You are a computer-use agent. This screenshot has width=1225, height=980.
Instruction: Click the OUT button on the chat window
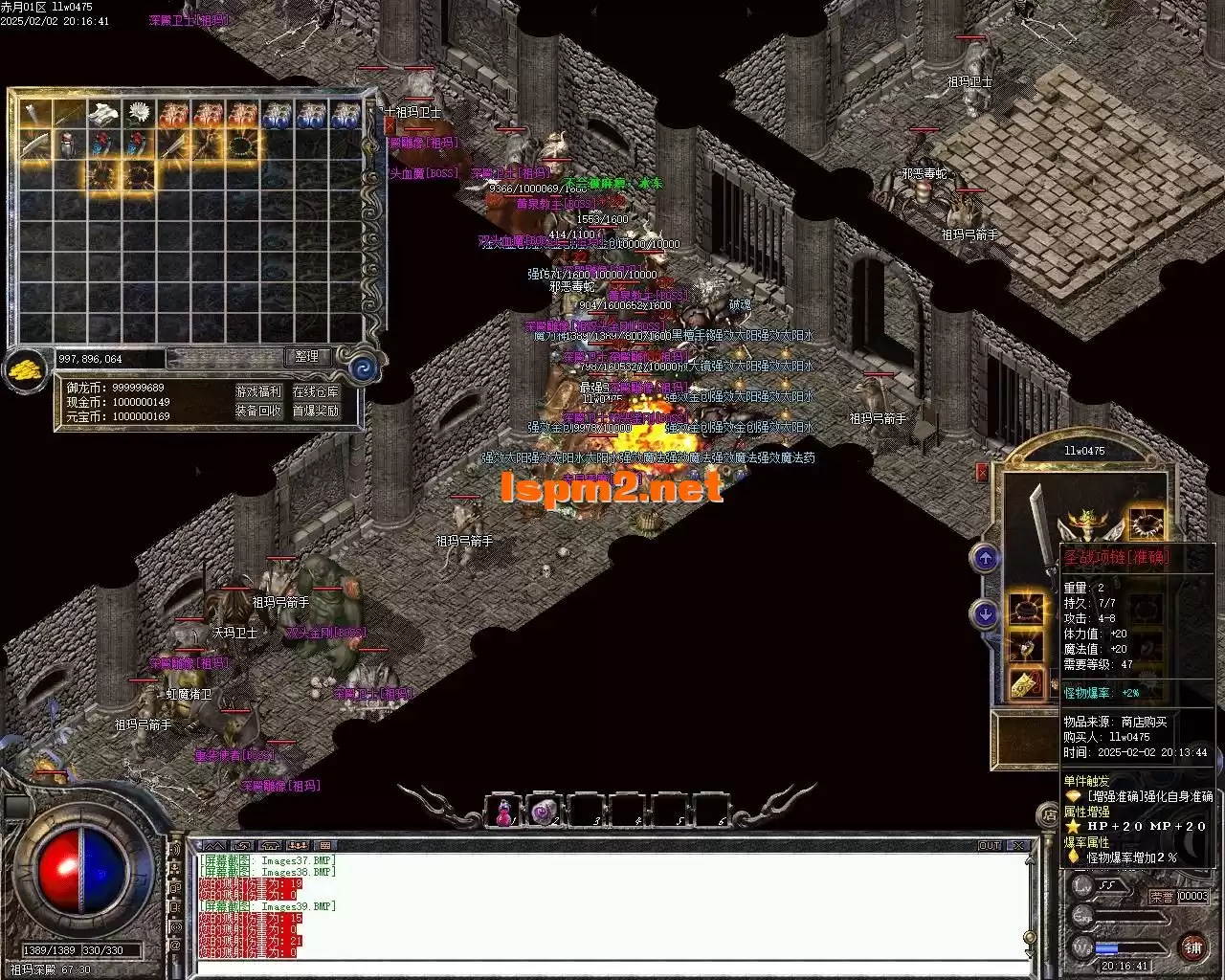click(x=990, y=846)
